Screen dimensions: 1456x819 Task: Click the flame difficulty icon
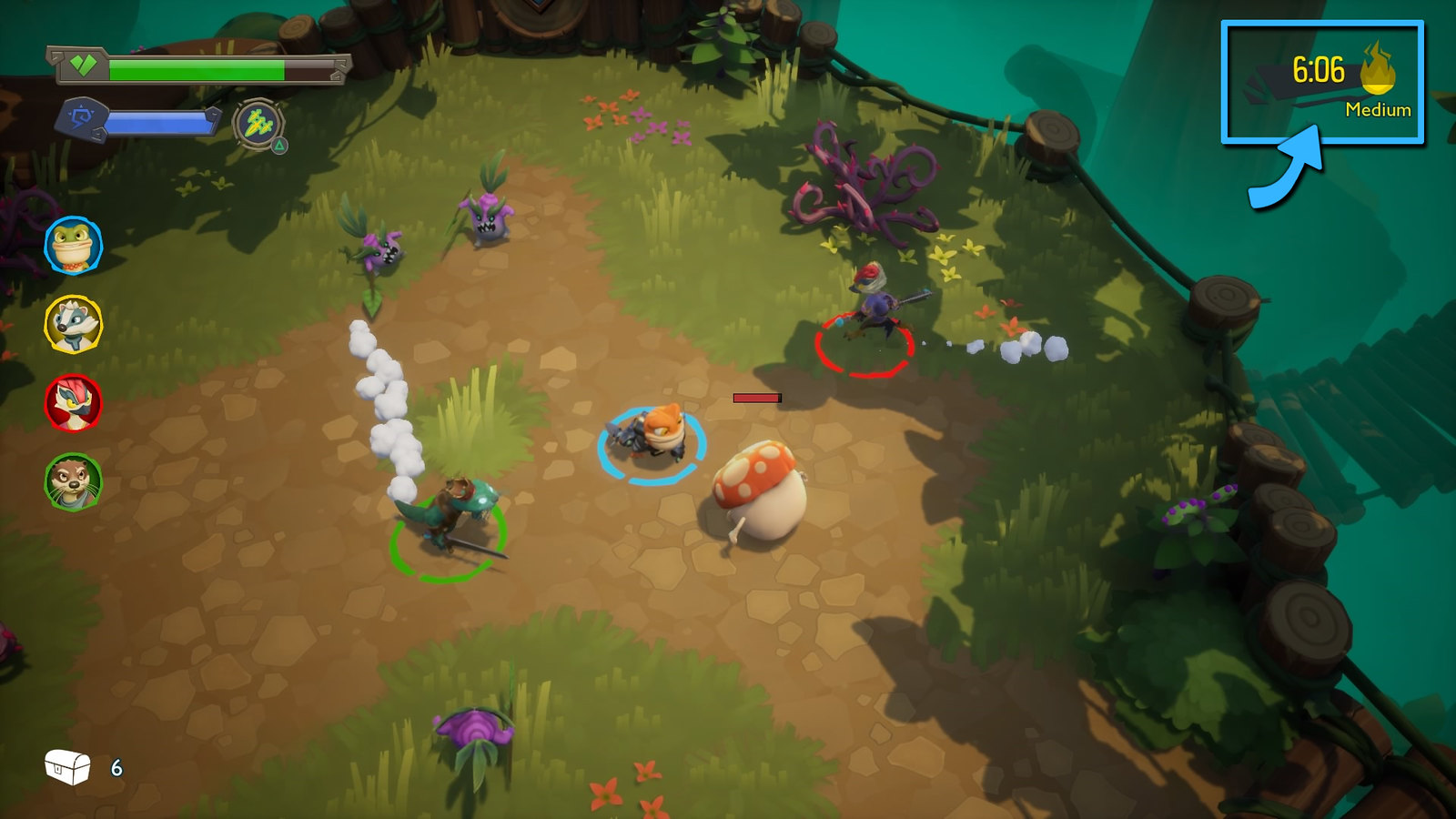tap(1378, 69)
